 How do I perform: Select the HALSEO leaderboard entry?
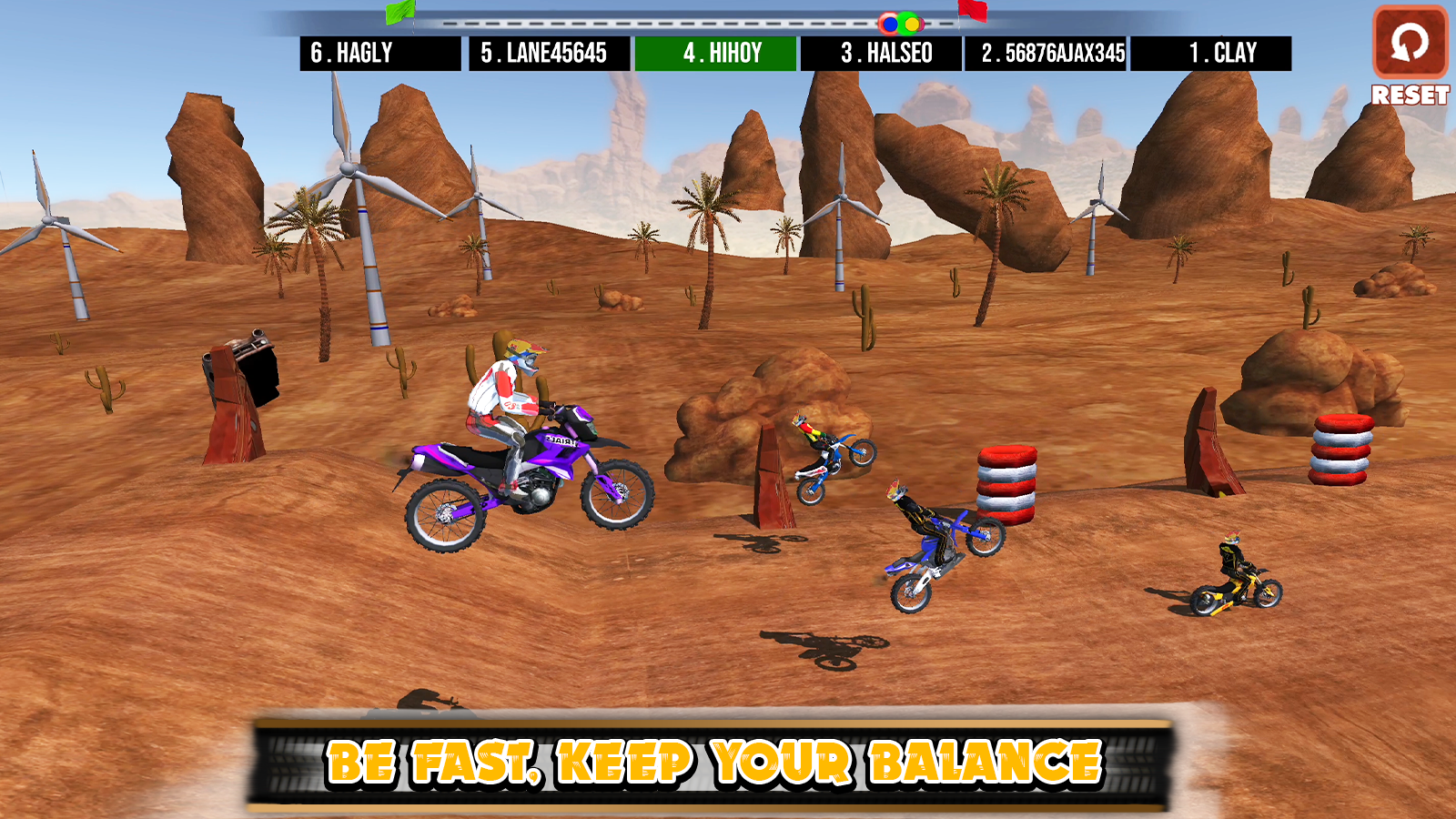[x=880, y=54]
